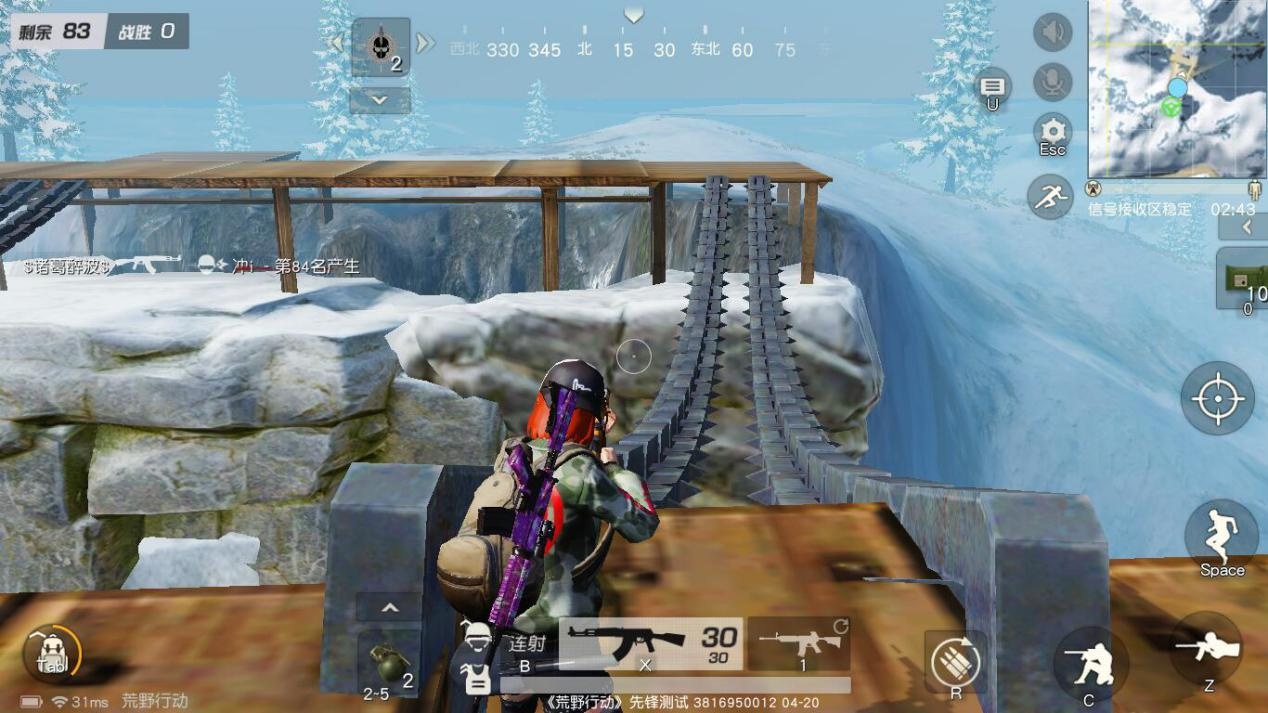
Task: Open the minimap
Action: click(1177, 90)
